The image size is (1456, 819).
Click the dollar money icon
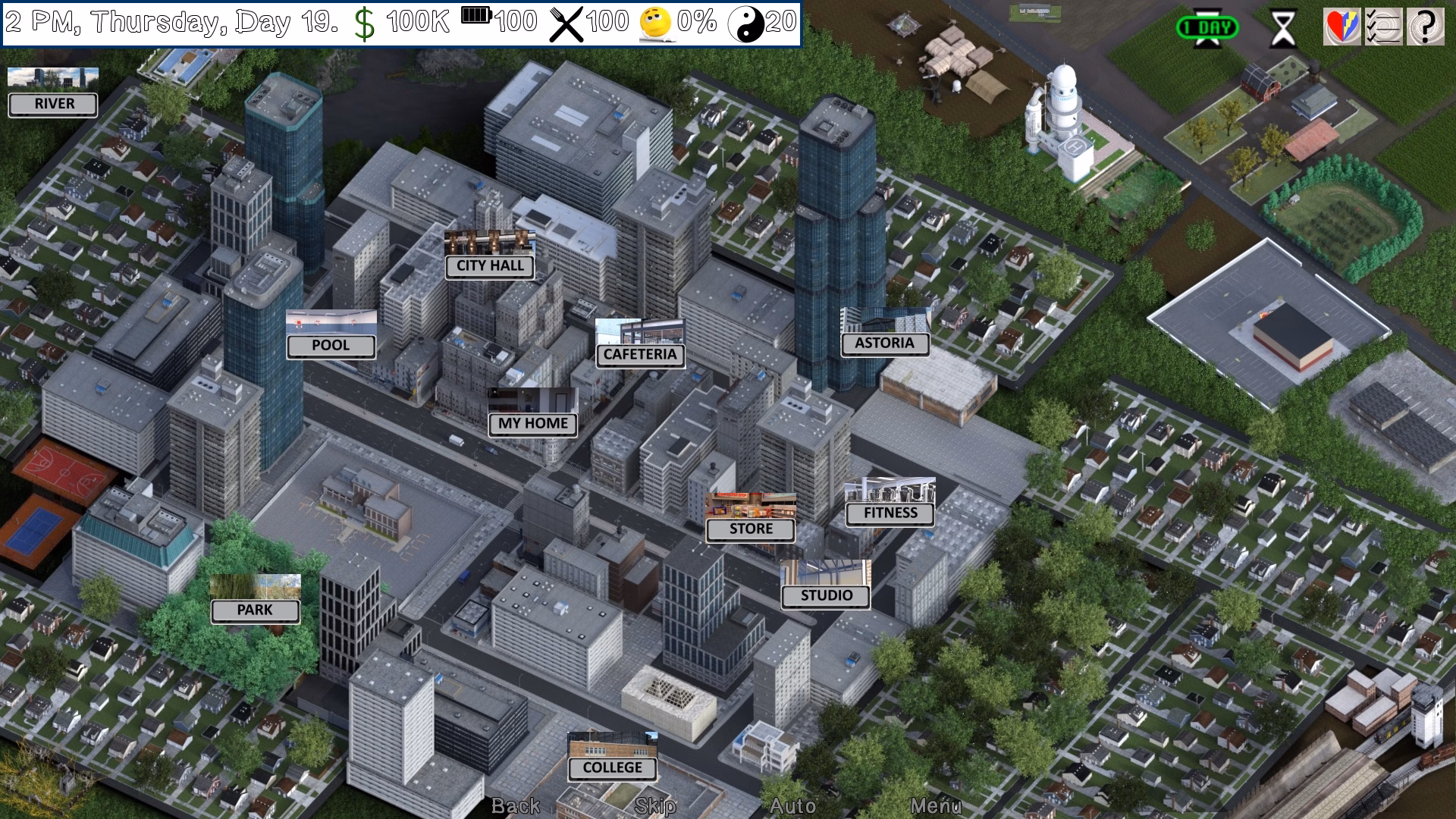pos(366,23)
